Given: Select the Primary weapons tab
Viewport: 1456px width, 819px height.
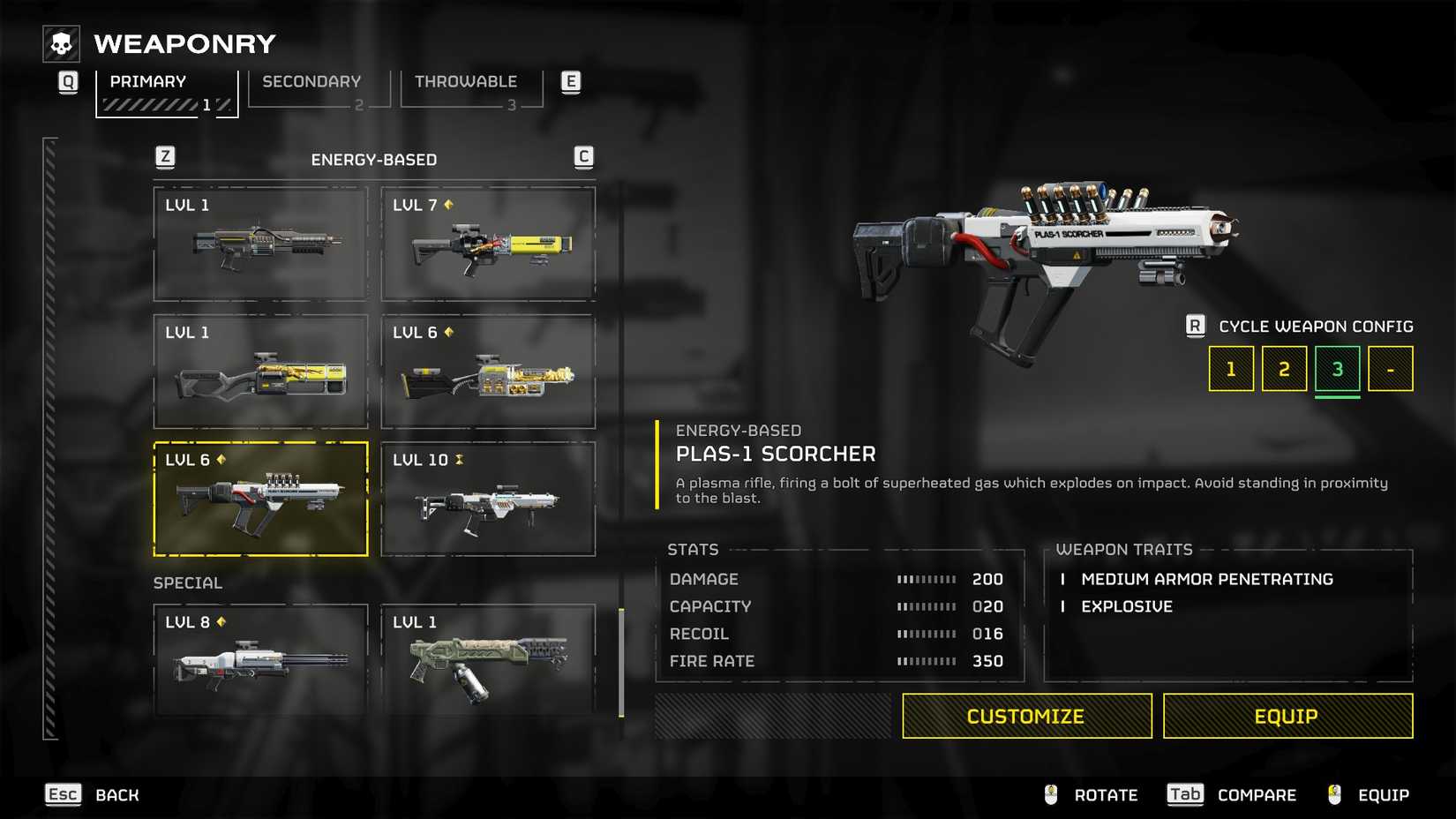Looking at the screenshot, I should [x=166, y=90].
